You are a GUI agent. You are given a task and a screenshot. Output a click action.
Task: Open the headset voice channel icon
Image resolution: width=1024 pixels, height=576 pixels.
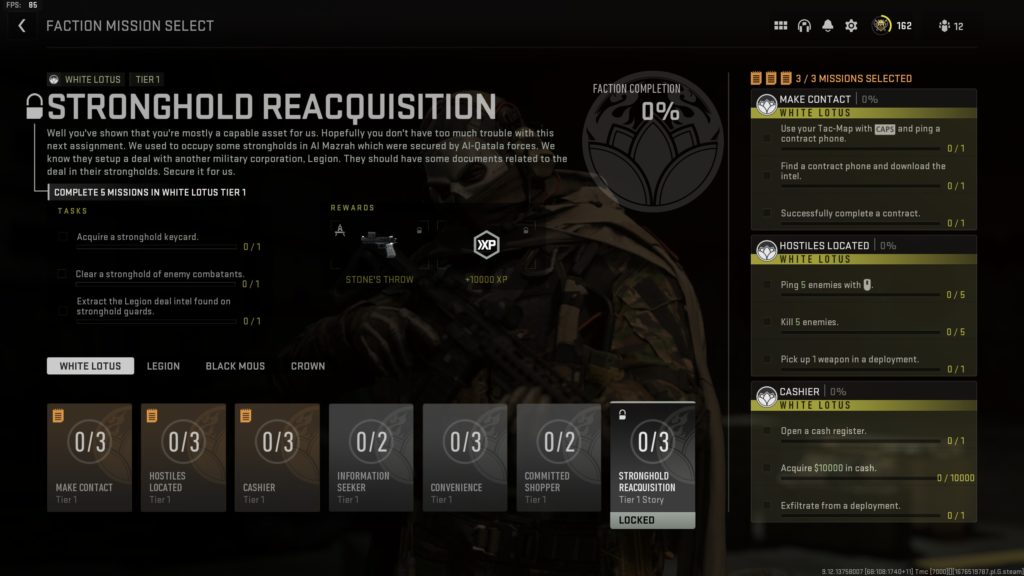[x=804, y=26]
